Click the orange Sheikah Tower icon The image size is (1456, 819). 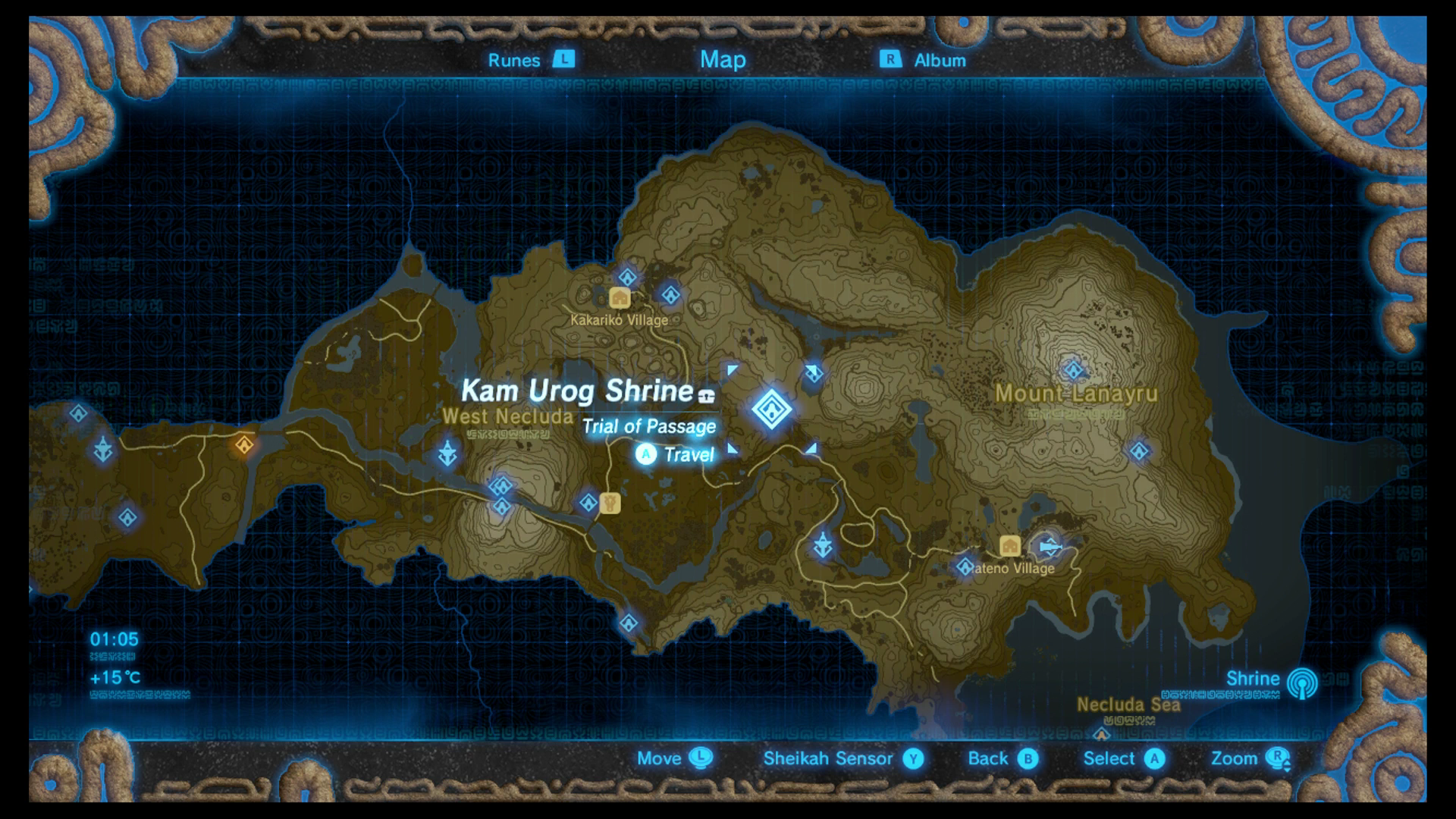click(244, 445)
